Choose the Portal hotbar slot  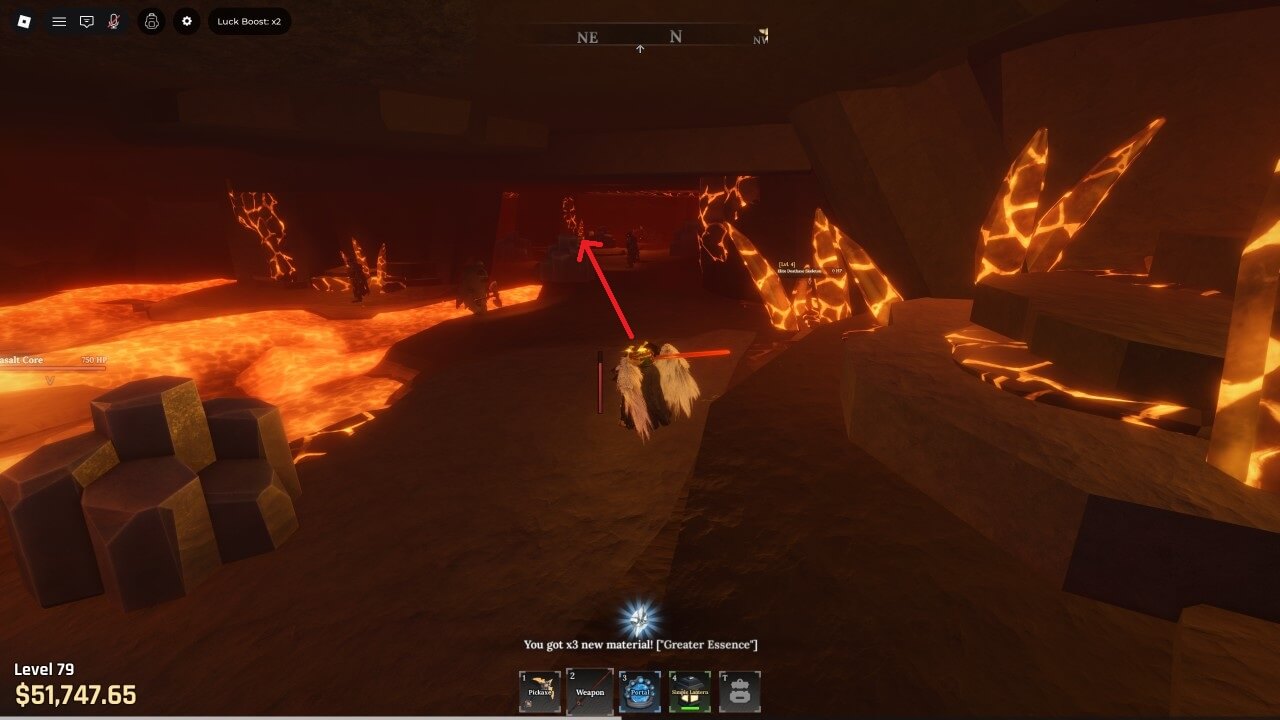pos(640,691)
